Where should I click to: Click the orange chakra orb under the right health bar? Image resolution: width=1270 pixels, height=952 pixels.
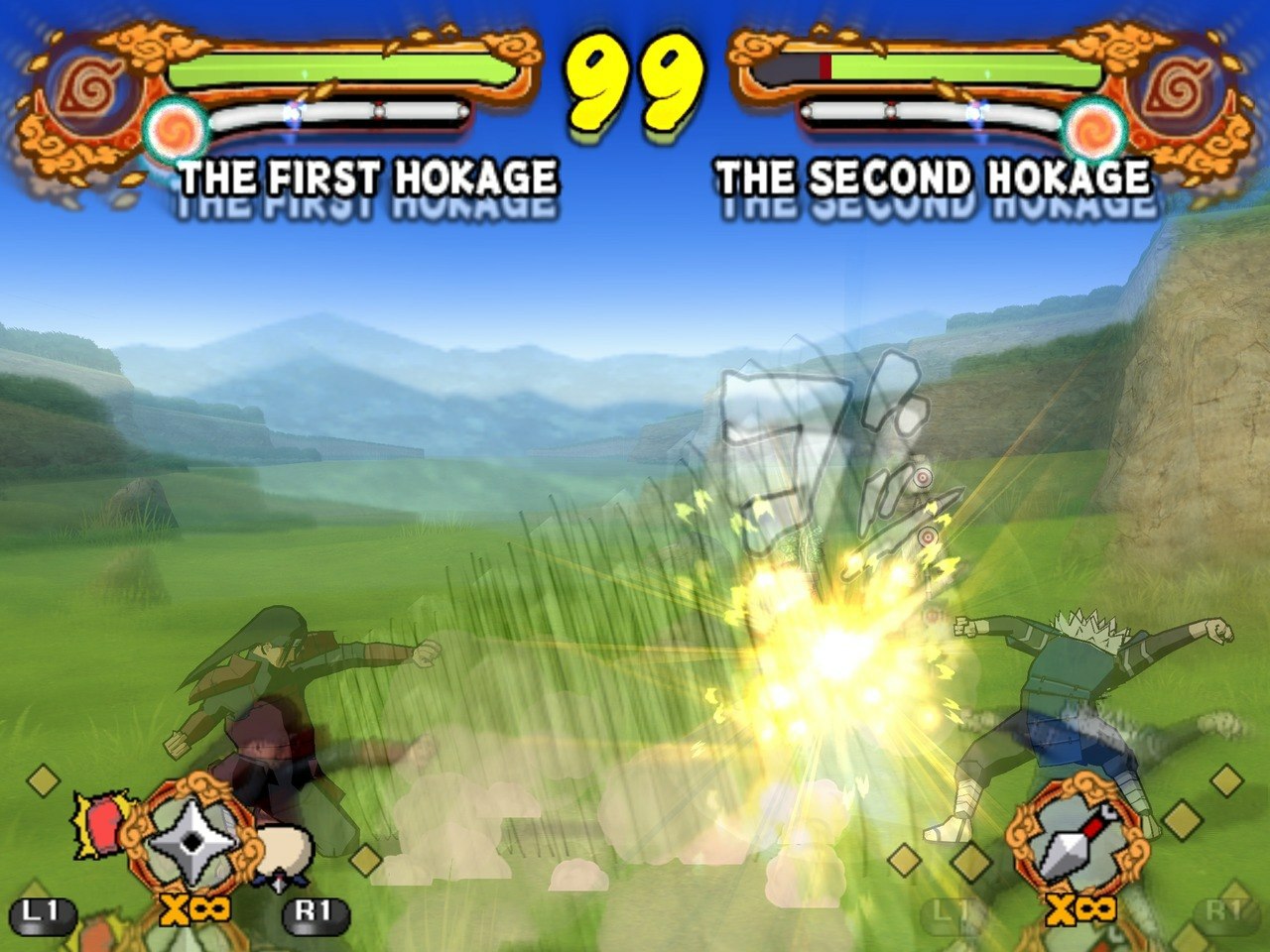click(1091, 127)
